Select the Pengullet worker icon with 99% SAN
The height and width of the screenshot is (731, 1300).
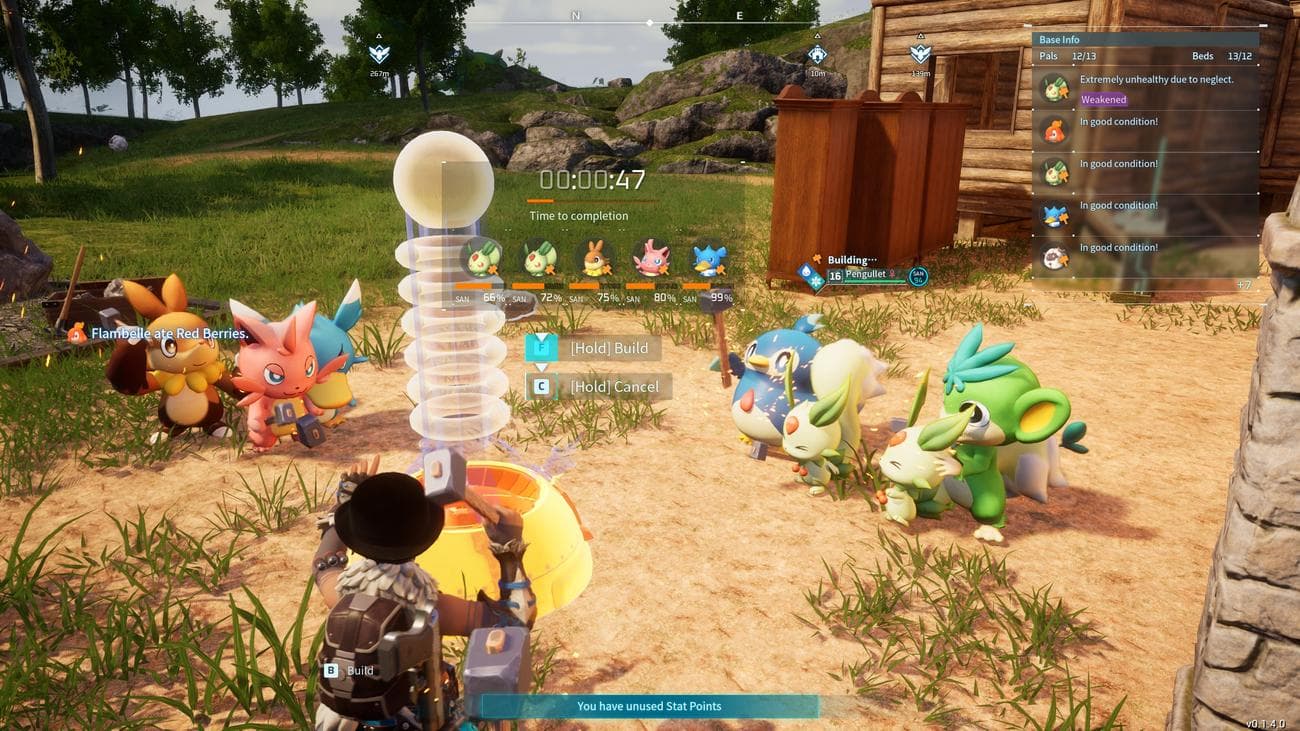pos(709,258)
